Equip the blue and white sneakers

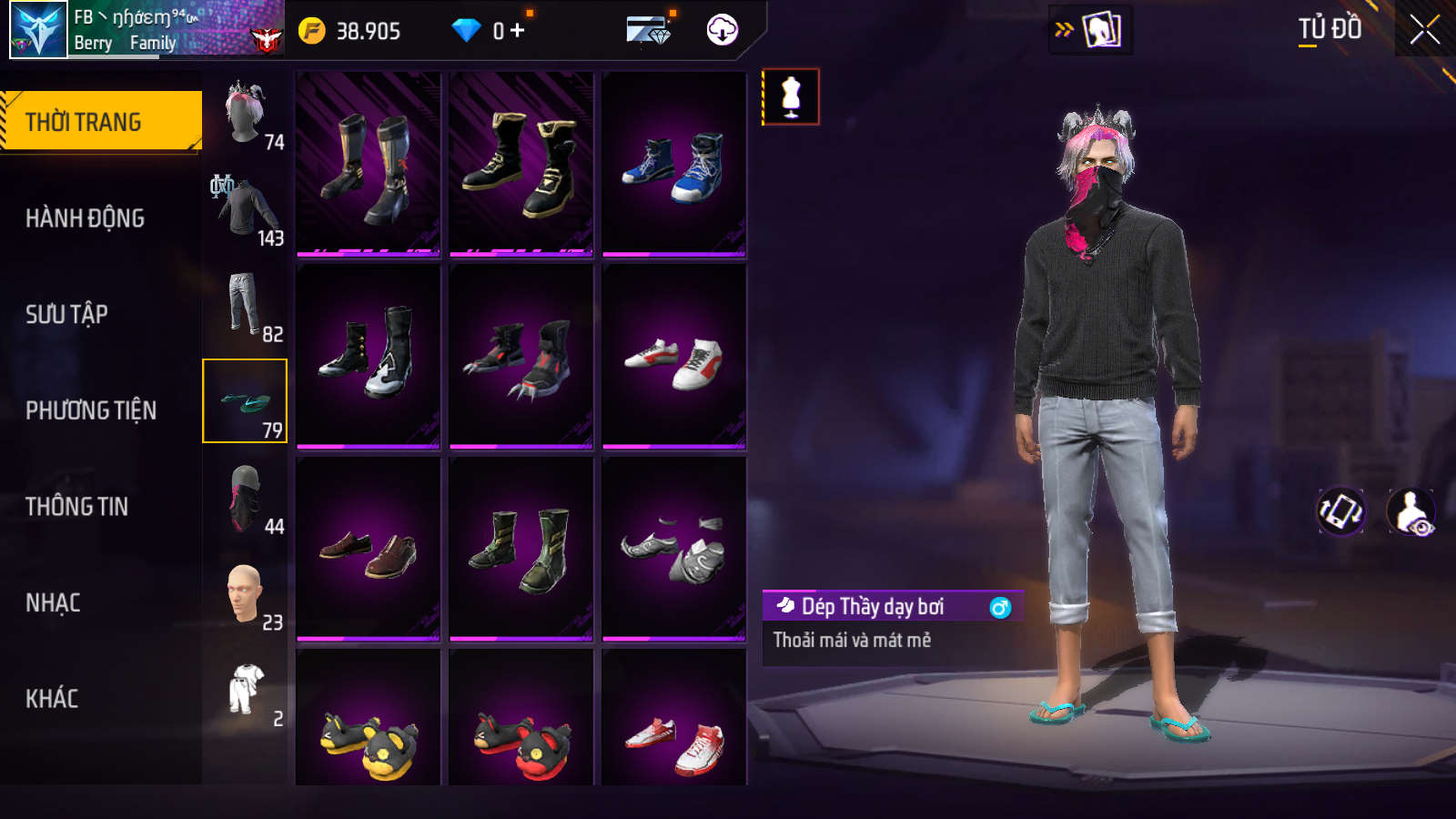(x=674, y=165)
